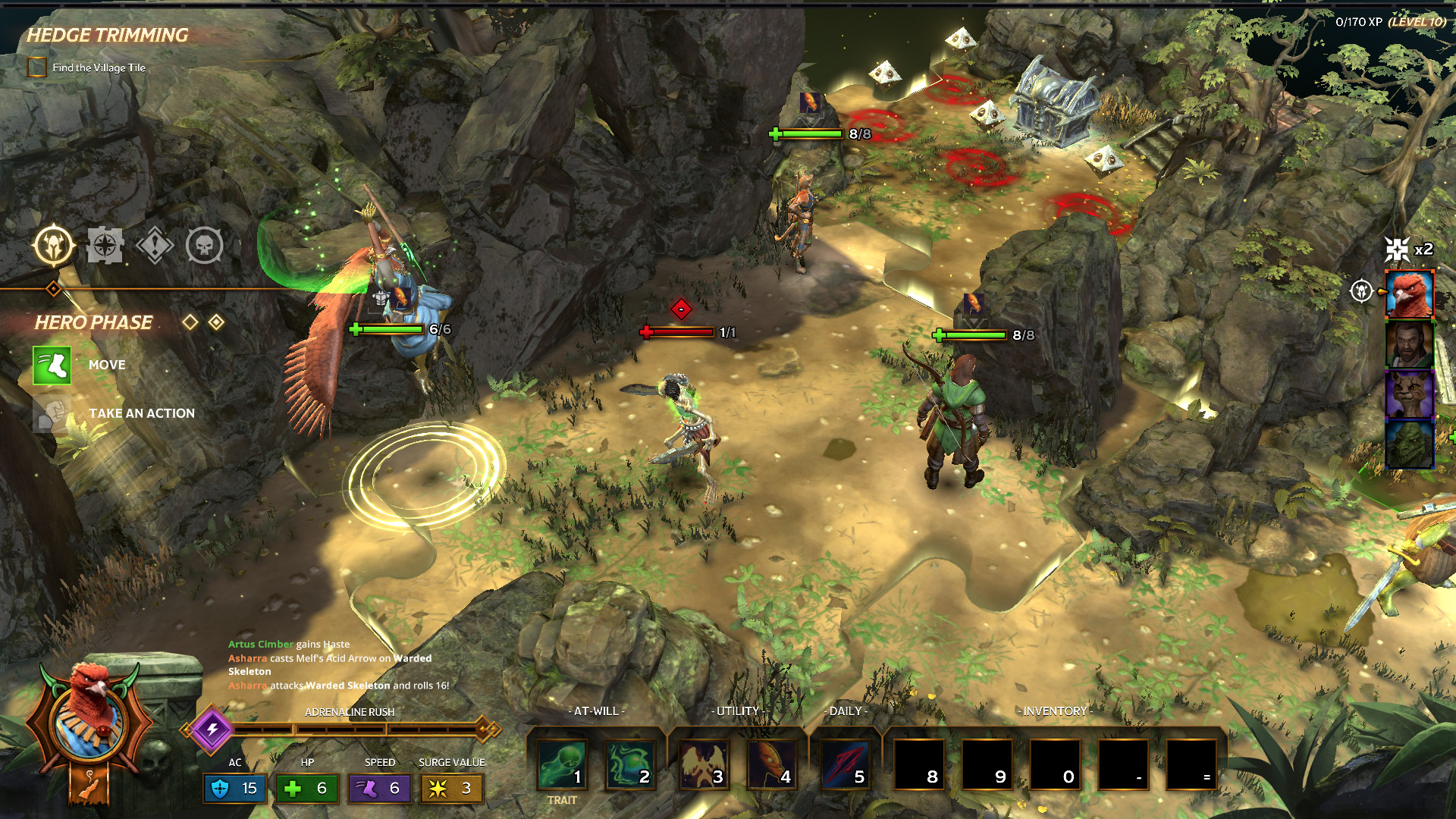Use the winged utility ability in slot 3
The height and width of the screenshot is (819, 1456).
tap(704, 765)
